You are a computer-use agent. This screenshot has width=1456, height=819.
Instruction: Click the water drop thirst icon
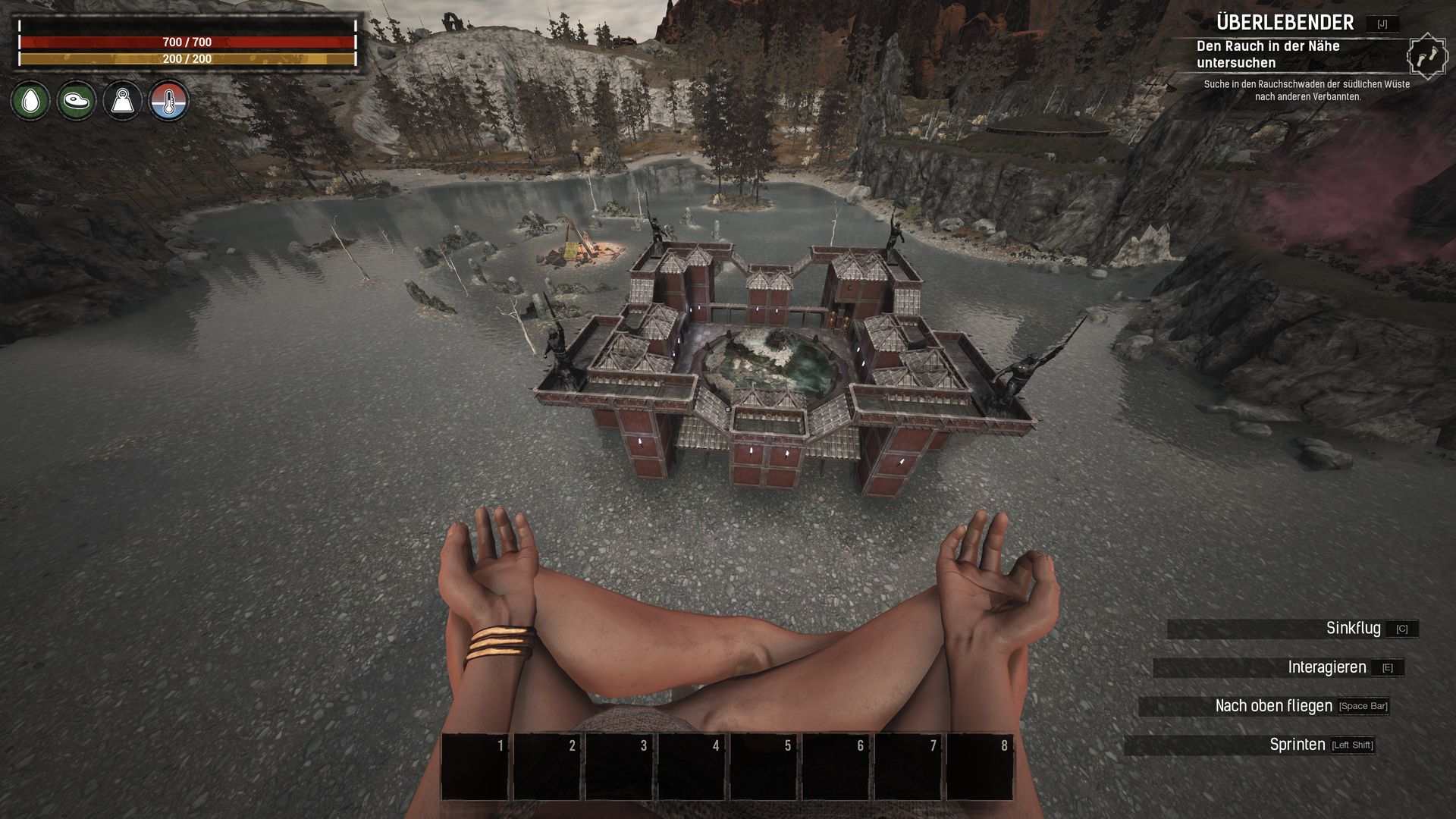click(x=30, y=101)
